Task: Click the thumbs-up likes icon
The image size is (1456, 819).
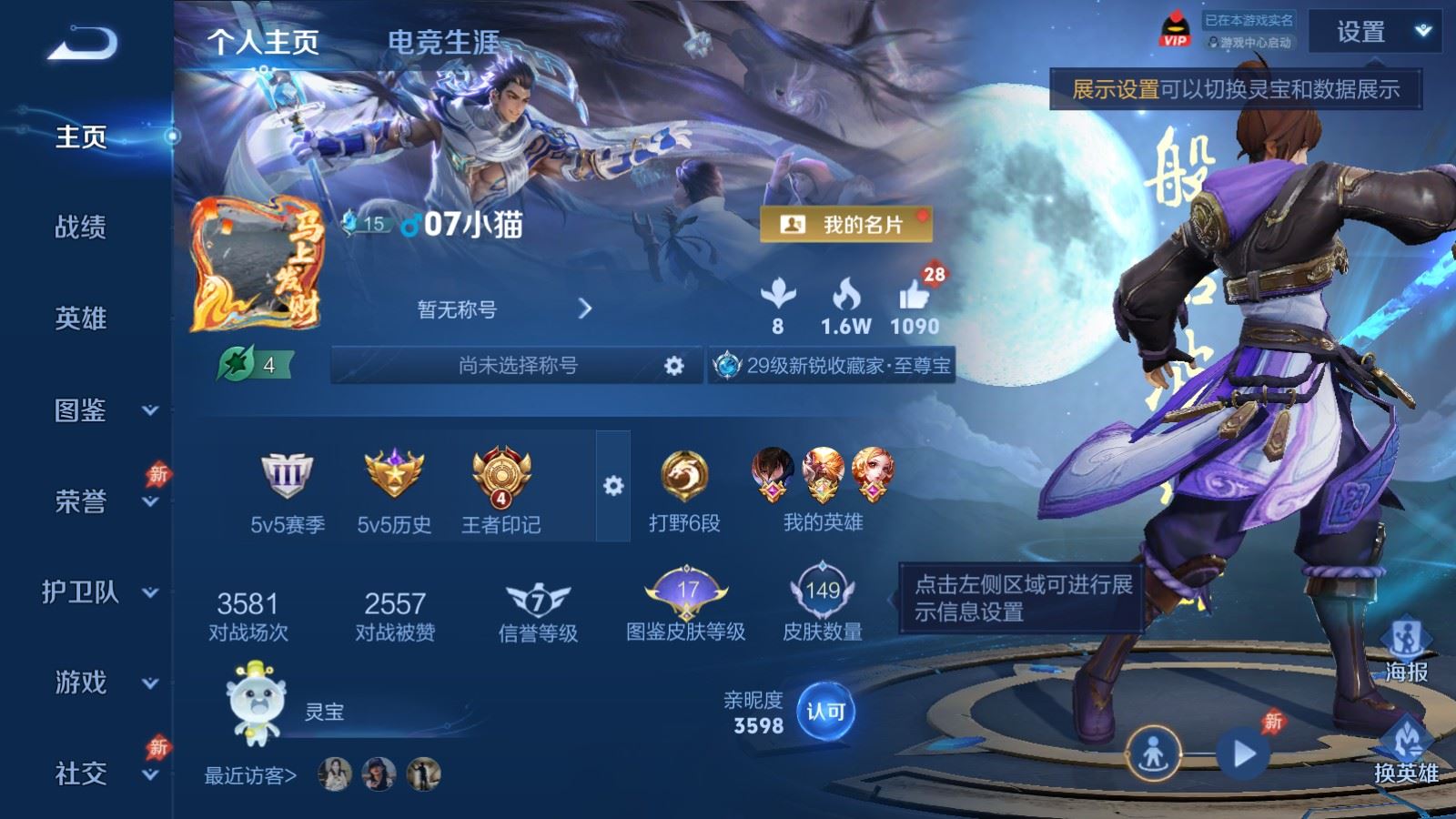Action: [914, 297]
